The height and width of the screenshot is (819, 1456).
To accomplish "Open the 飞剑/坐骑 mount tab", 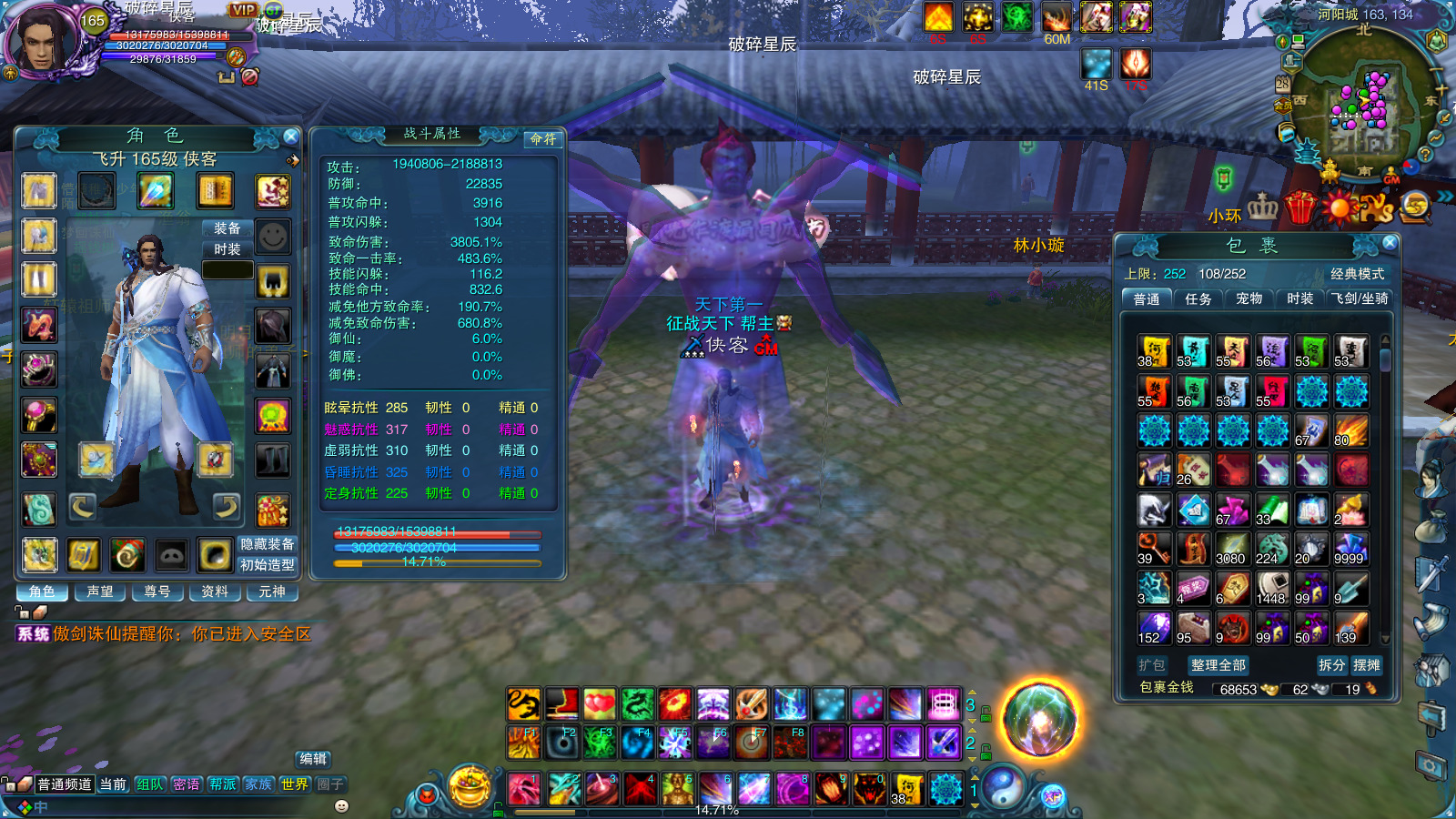I will (1360, 298).
